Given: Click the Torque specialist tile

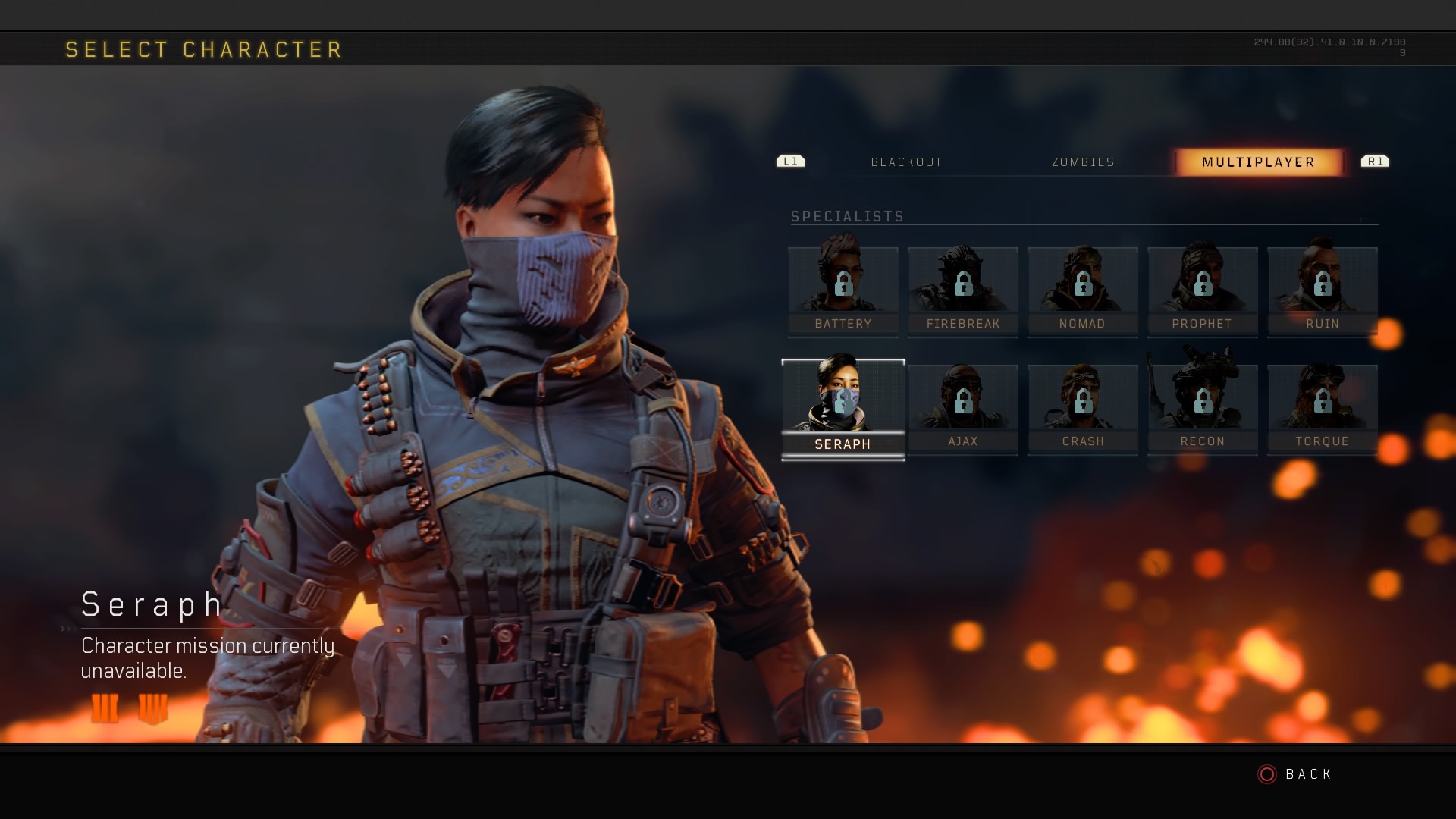Looking at the screenshot, I should (x=1323, y=409).
